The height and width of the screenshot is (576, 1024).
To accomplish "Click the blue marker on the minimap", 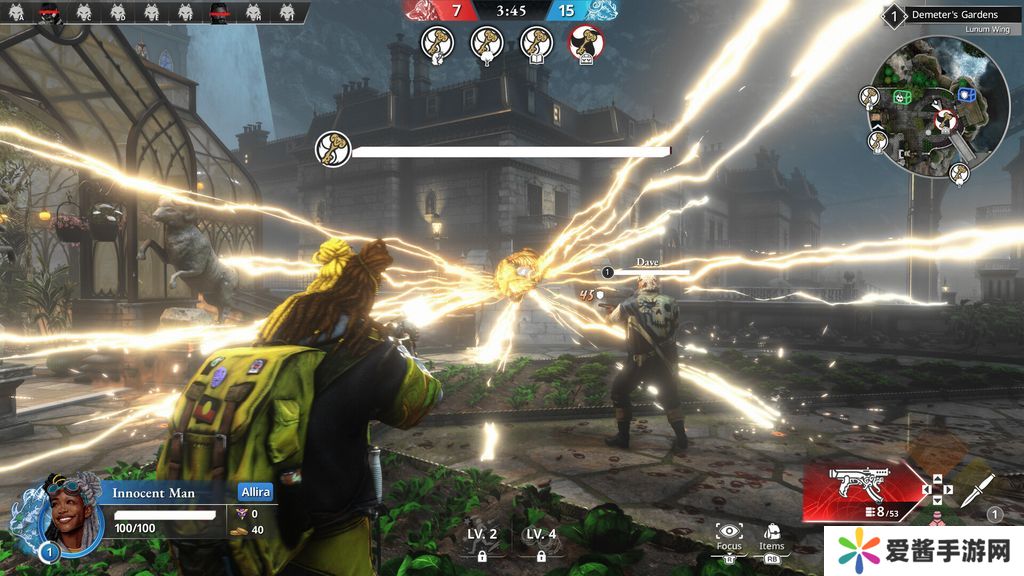I will 966,95.
